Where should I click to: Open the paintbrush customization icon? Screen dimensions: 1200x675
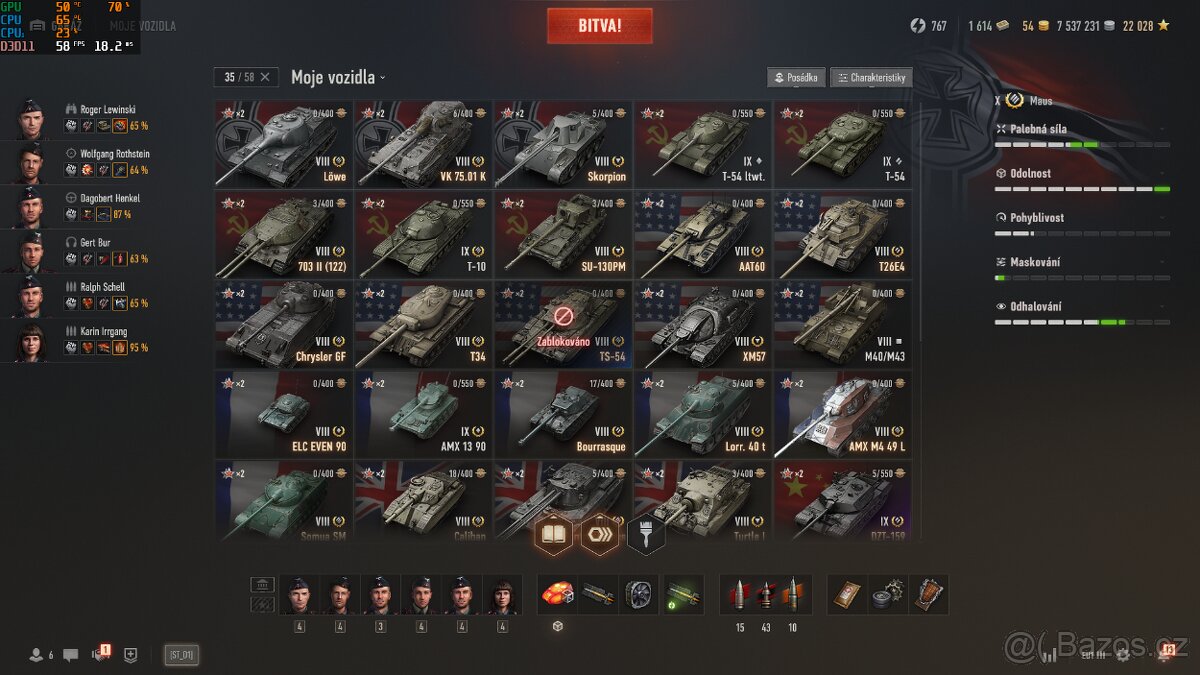[x=646, y=534]
